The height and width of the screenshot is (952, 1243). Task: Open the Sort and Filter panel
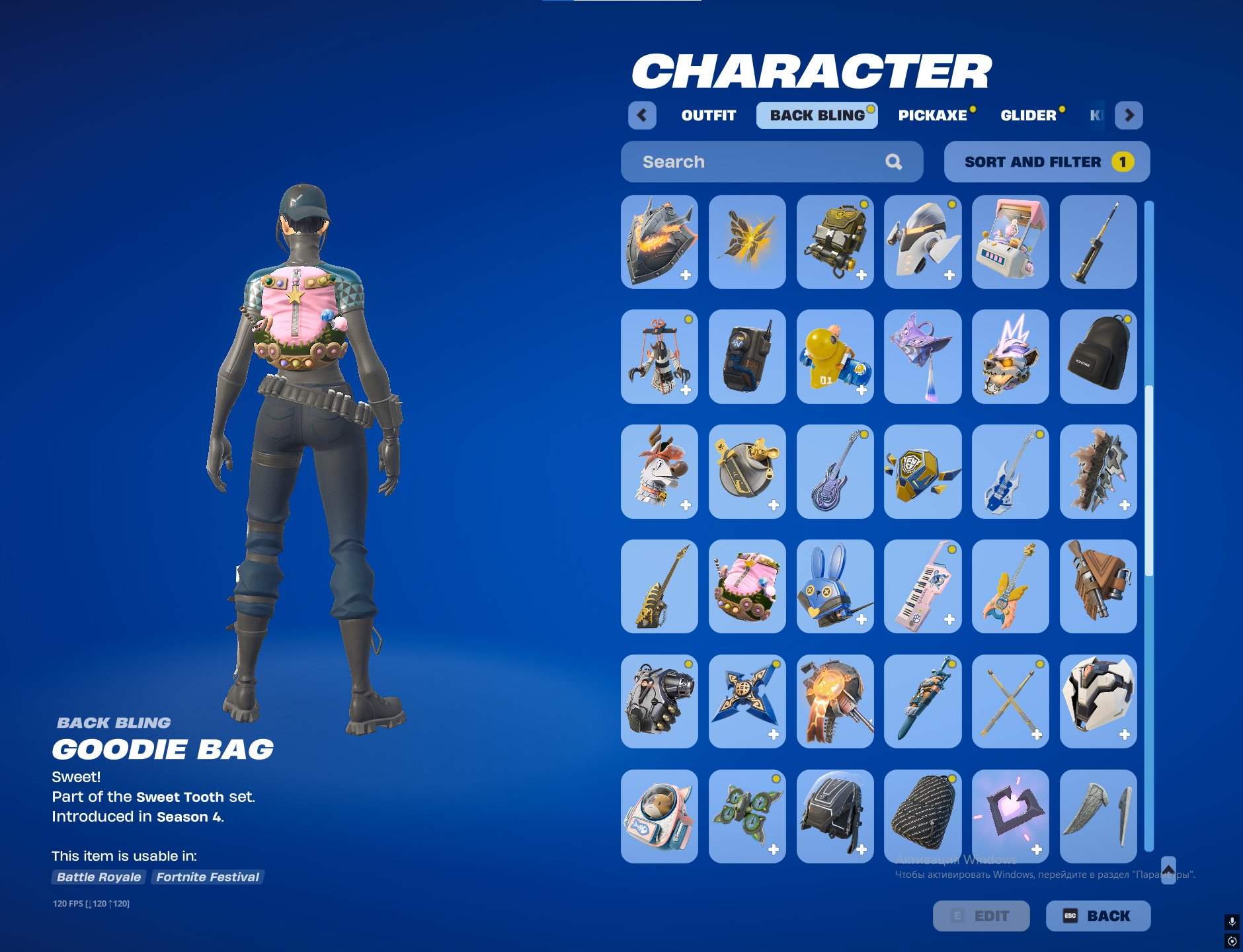[1046, 161]
